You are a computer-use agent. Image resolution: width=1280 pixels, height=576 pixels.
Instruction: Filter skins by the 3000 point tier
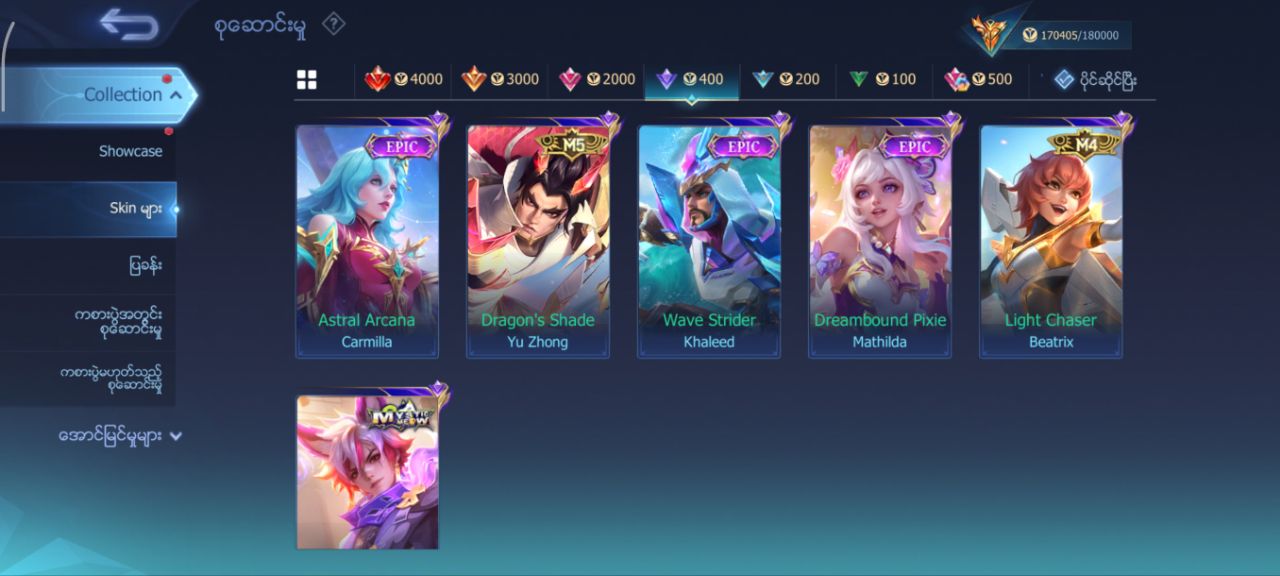click(500, 80)
